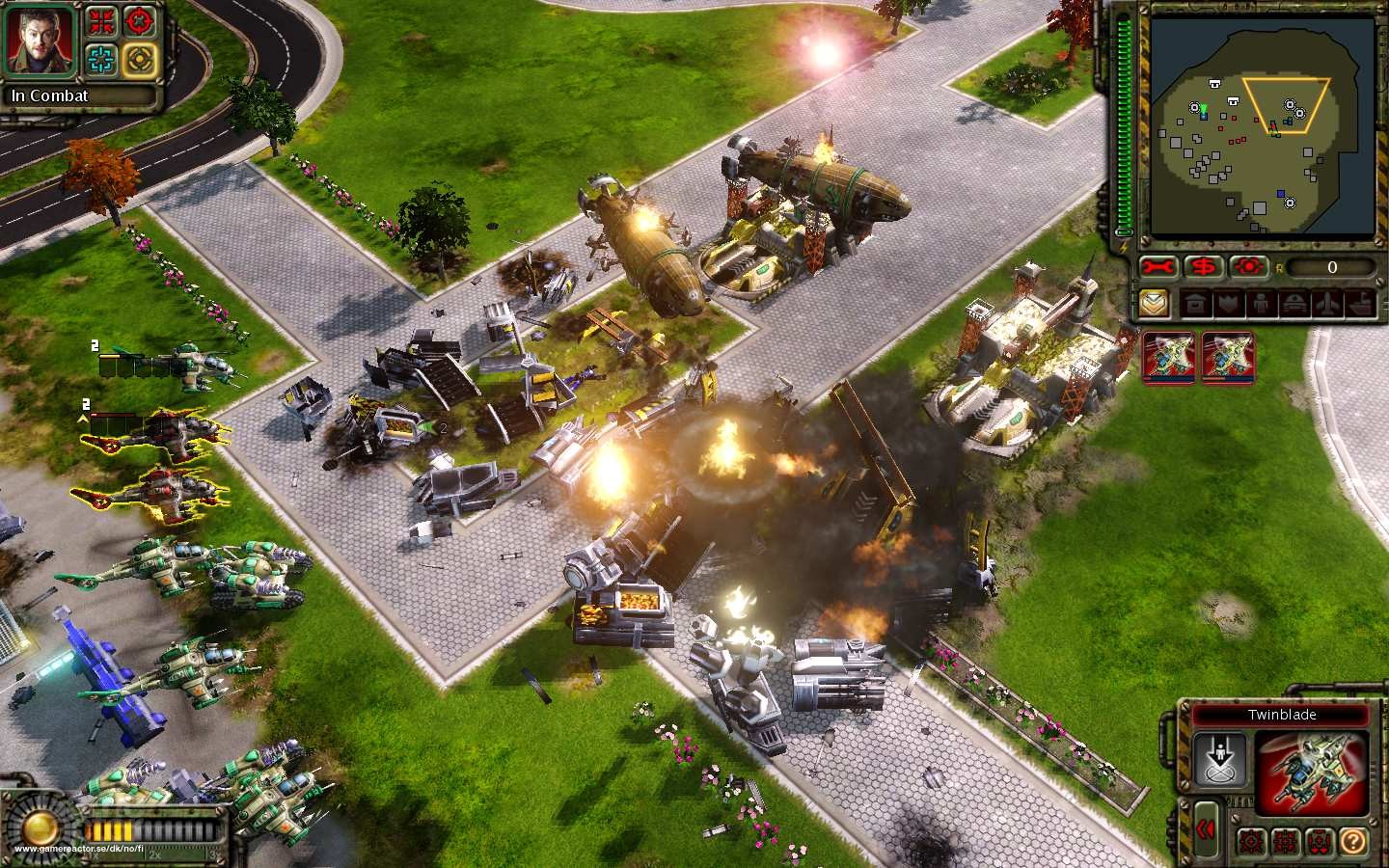Select the repair structures wrench icon
This screenshot has height=868, width=1389.
coord(1157,268)
